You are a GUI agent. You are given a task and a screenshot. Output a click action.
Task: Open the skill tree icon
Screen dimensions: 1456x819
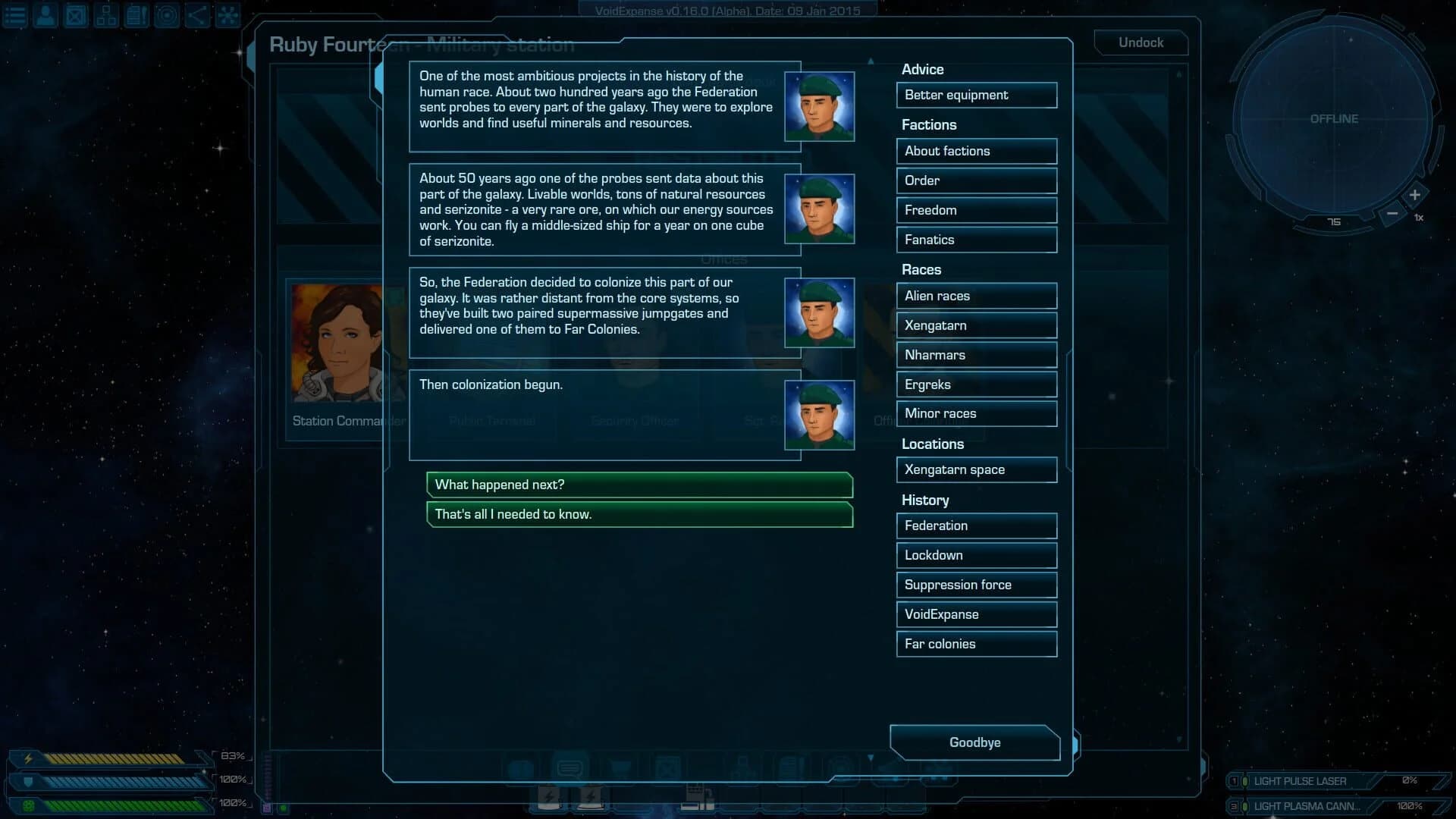coord(105,15)
